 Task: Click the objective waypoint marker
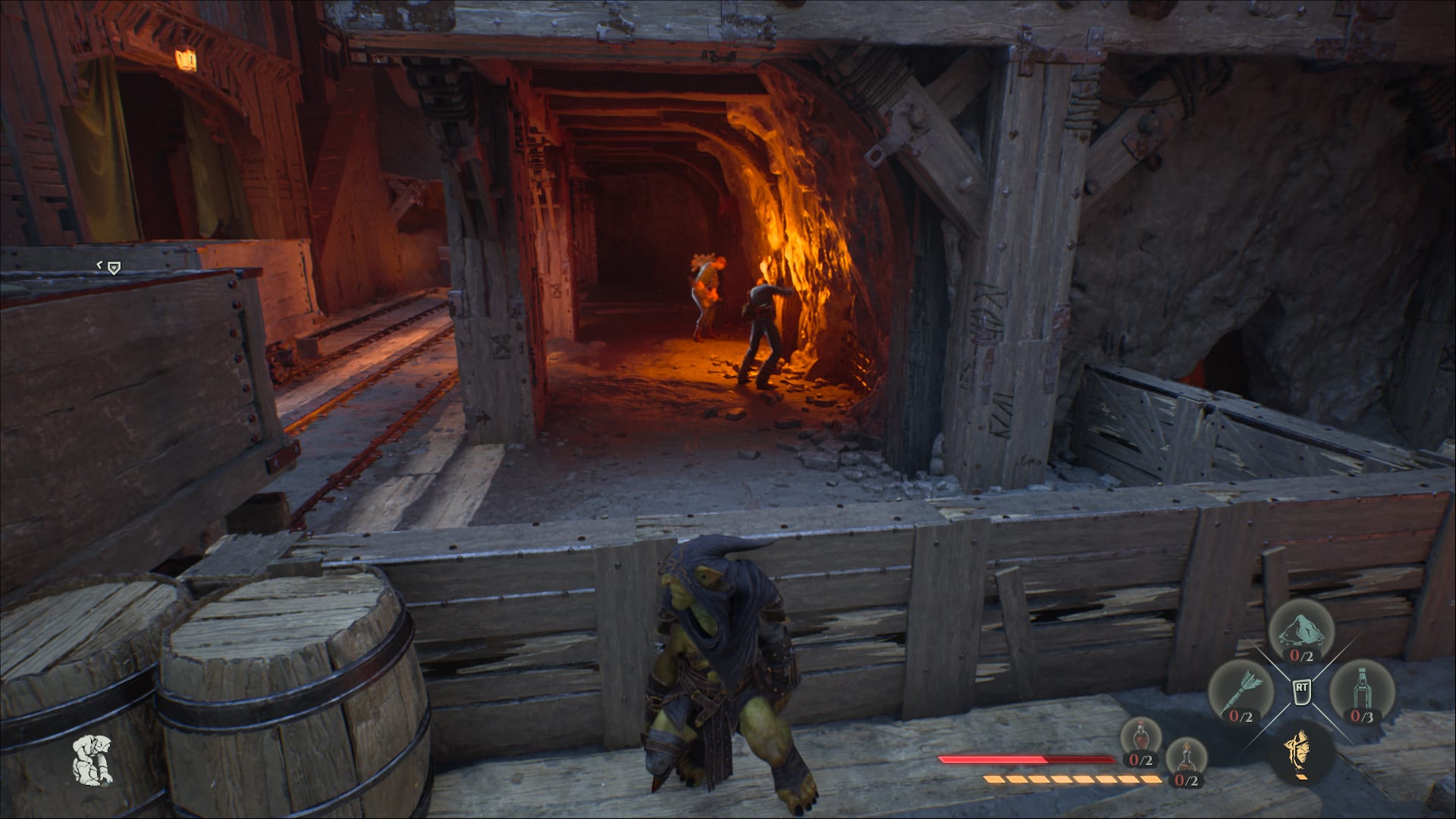(x=113, y=267)
